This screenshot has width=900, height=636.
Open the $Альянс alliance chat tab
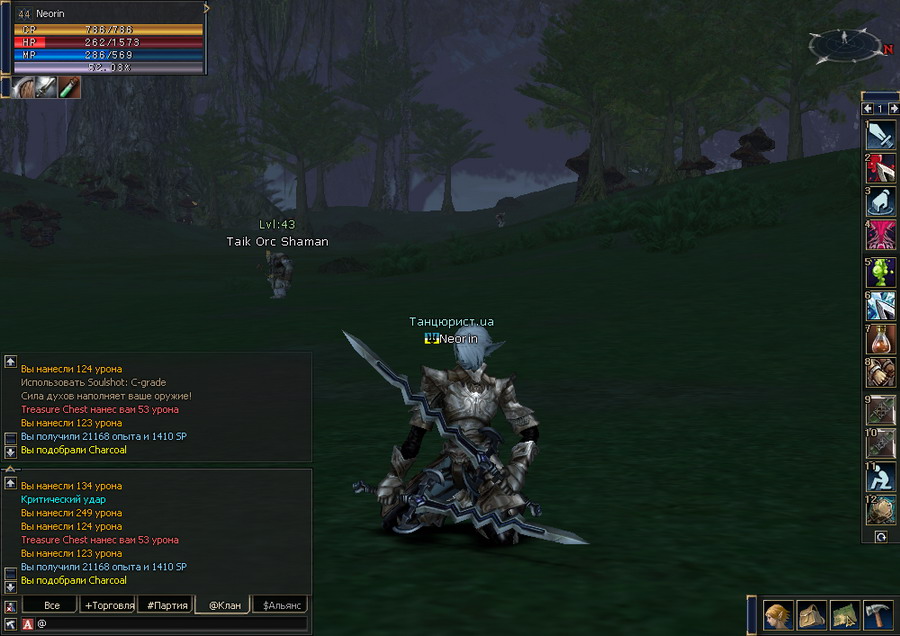[x=280, y=605]
